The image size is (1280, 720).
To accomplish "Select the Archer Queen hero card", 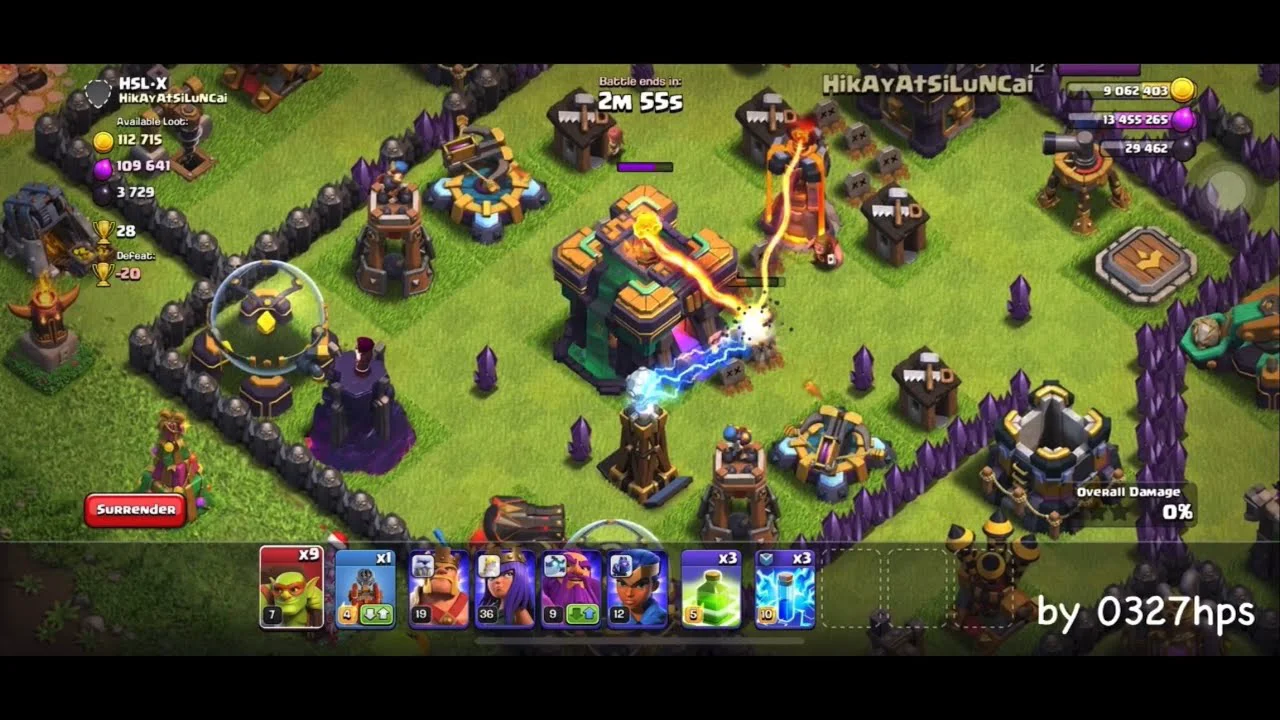I will [x=505, y=589].
